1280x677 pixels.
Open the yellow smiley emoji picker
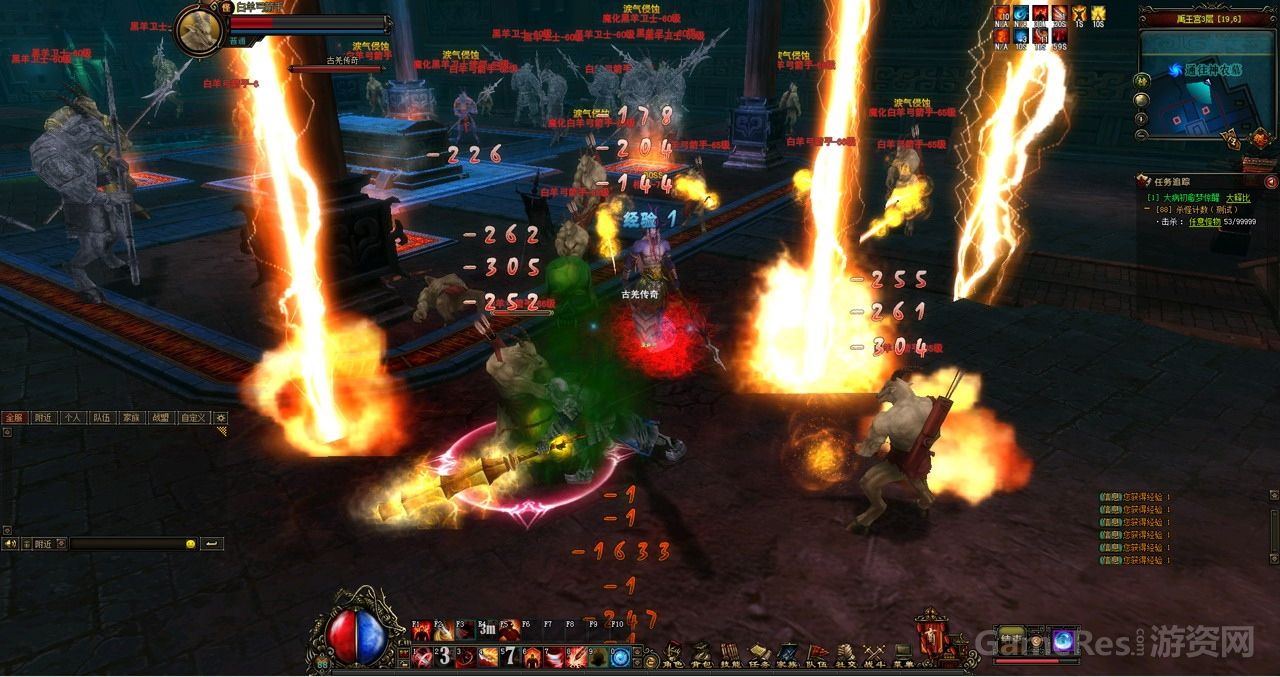[190, 544]
